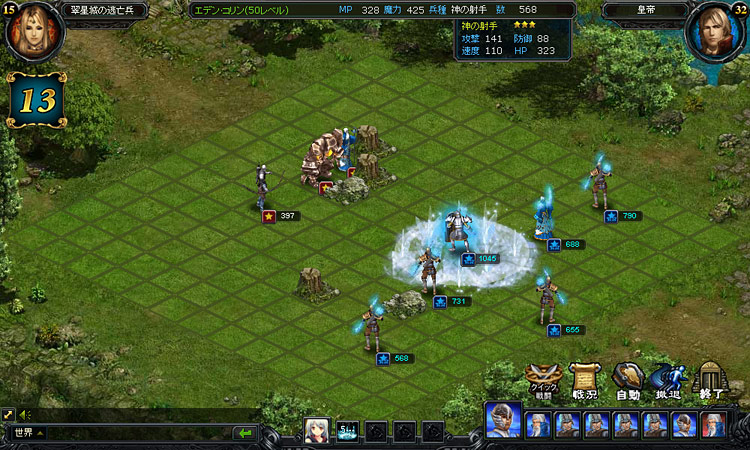Select the blue unit with 790 troops
750x450 pixels.
coord(599,185)
